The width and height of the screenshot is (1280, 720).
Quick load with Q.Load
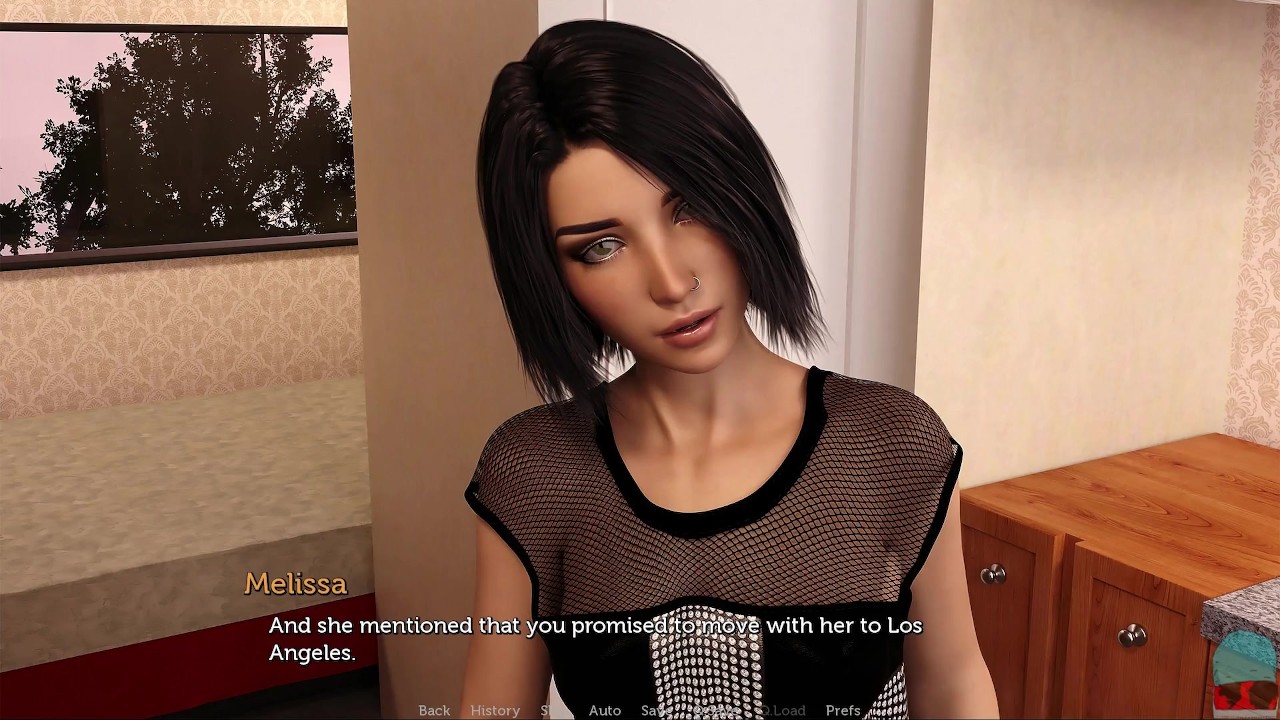(x=781, y=710)
